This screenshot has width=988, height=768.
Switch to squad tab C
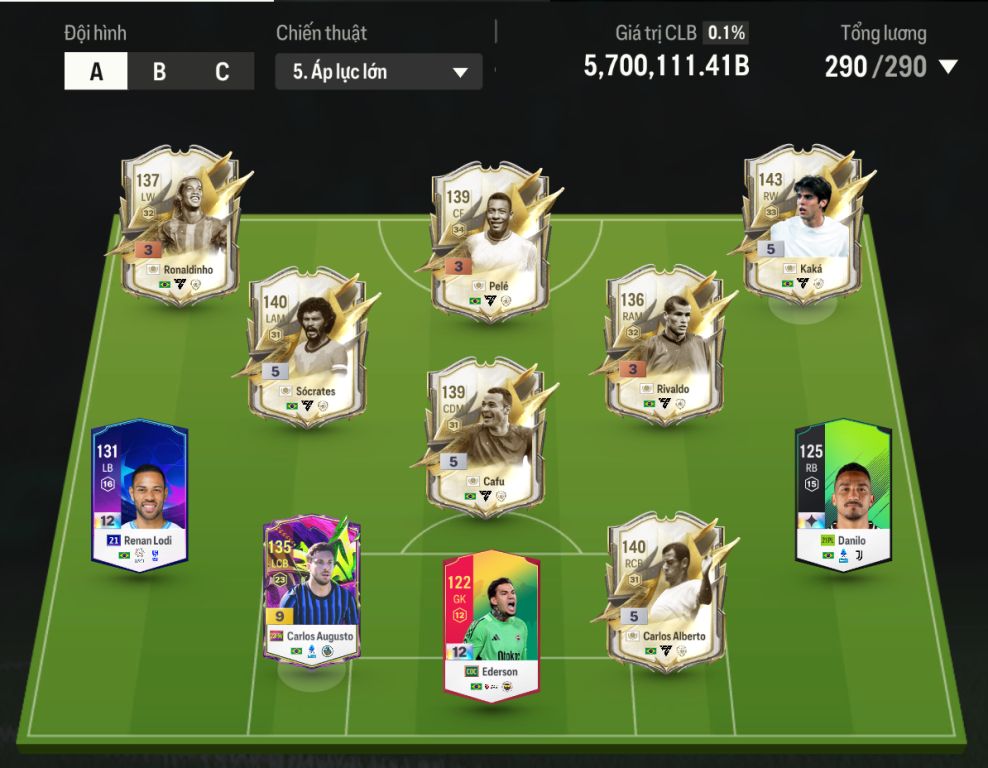coord(222,72)
